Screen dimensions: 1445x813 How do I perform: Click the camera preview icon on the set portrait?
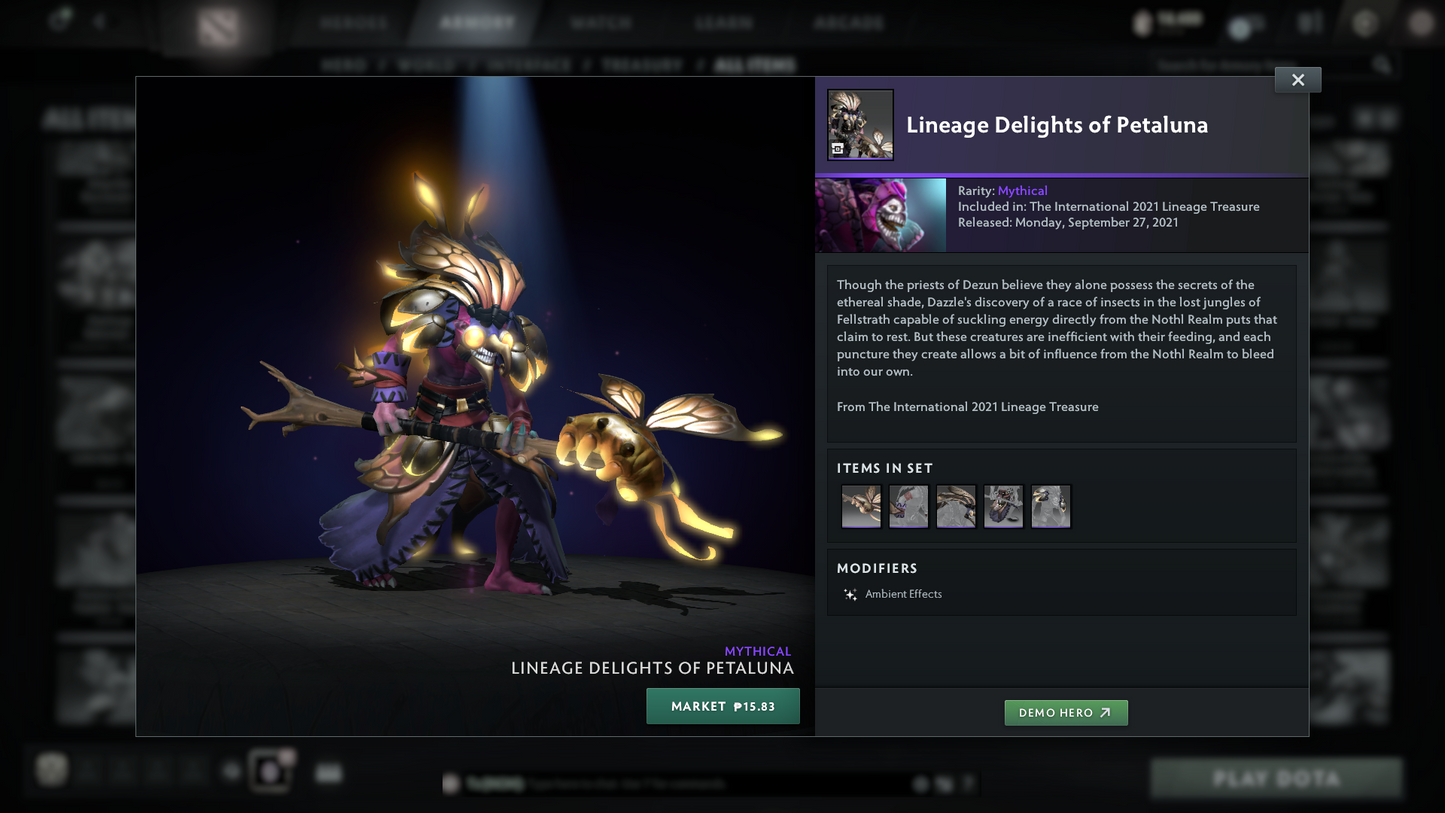[840, 150]
